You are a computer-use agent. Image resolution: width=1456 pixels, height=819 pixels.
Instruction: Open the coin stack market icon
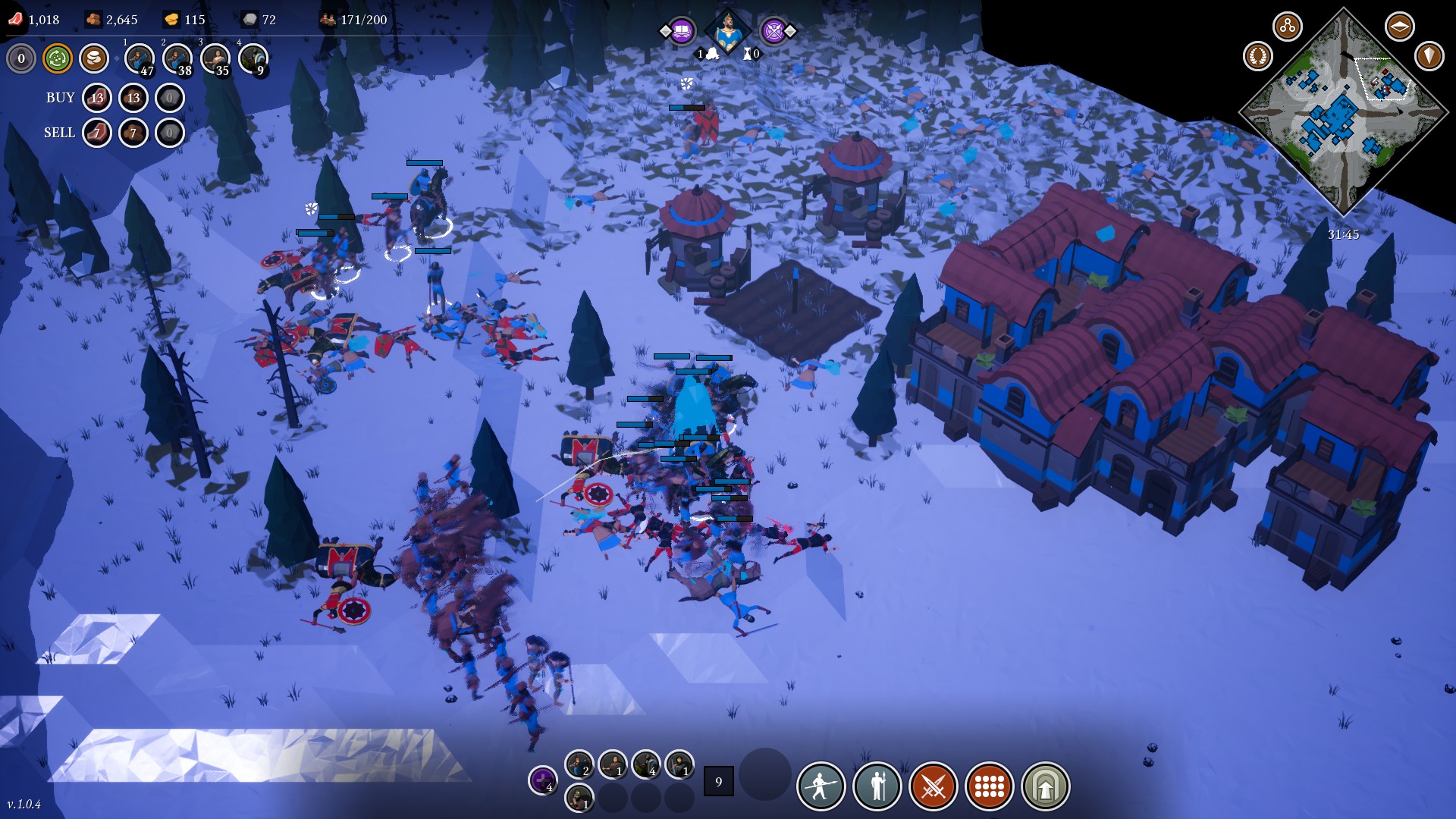(x=94, y=58)
